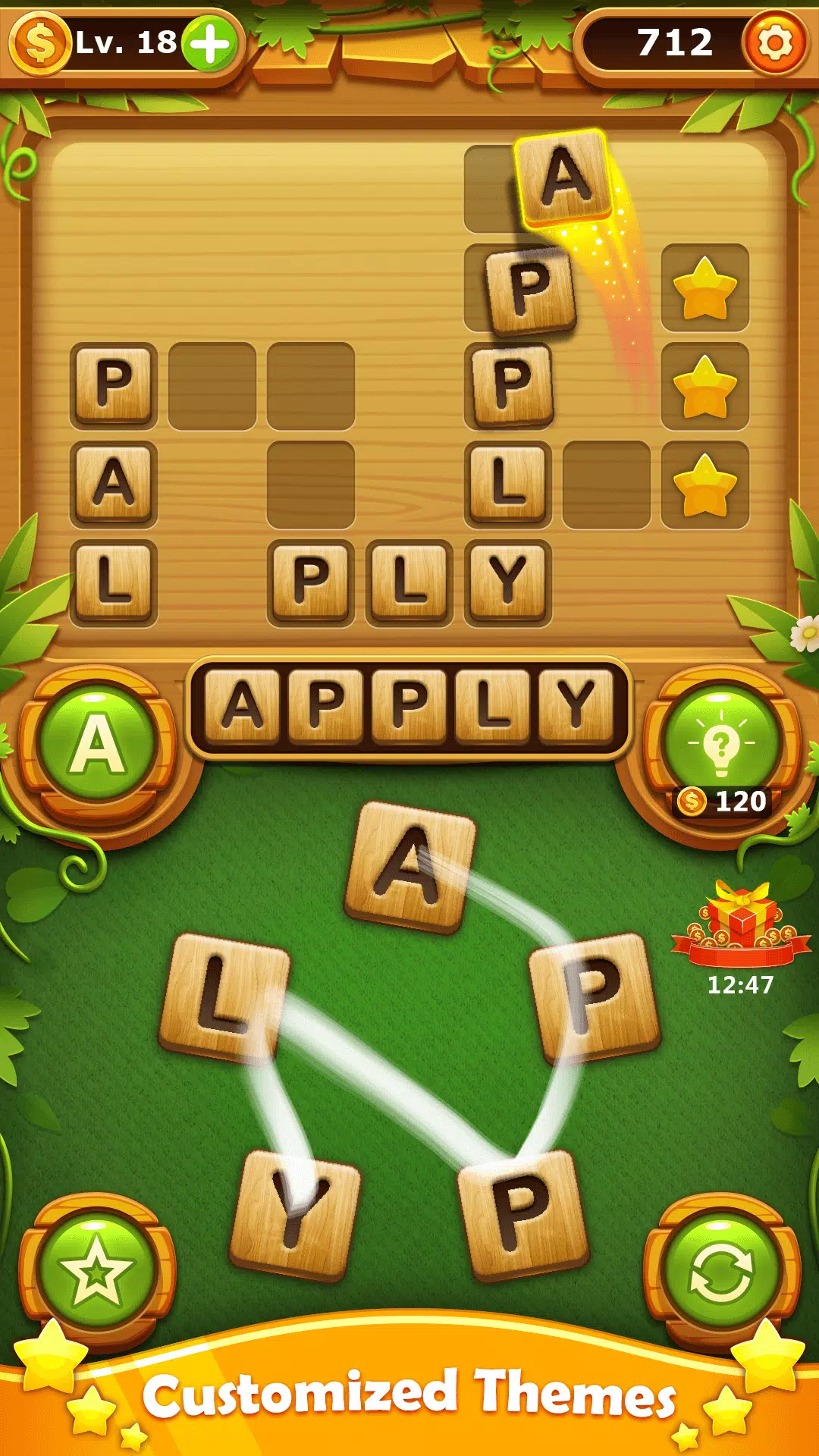Add coins with the green plus button
The width and height of the screenshot is (819, 1456).
(x=210, y=43)
